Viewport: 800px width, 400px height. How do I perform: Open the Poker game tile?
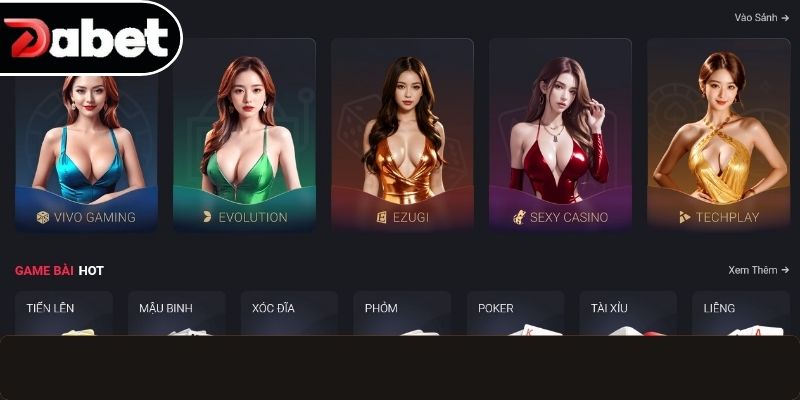(515, 313)
